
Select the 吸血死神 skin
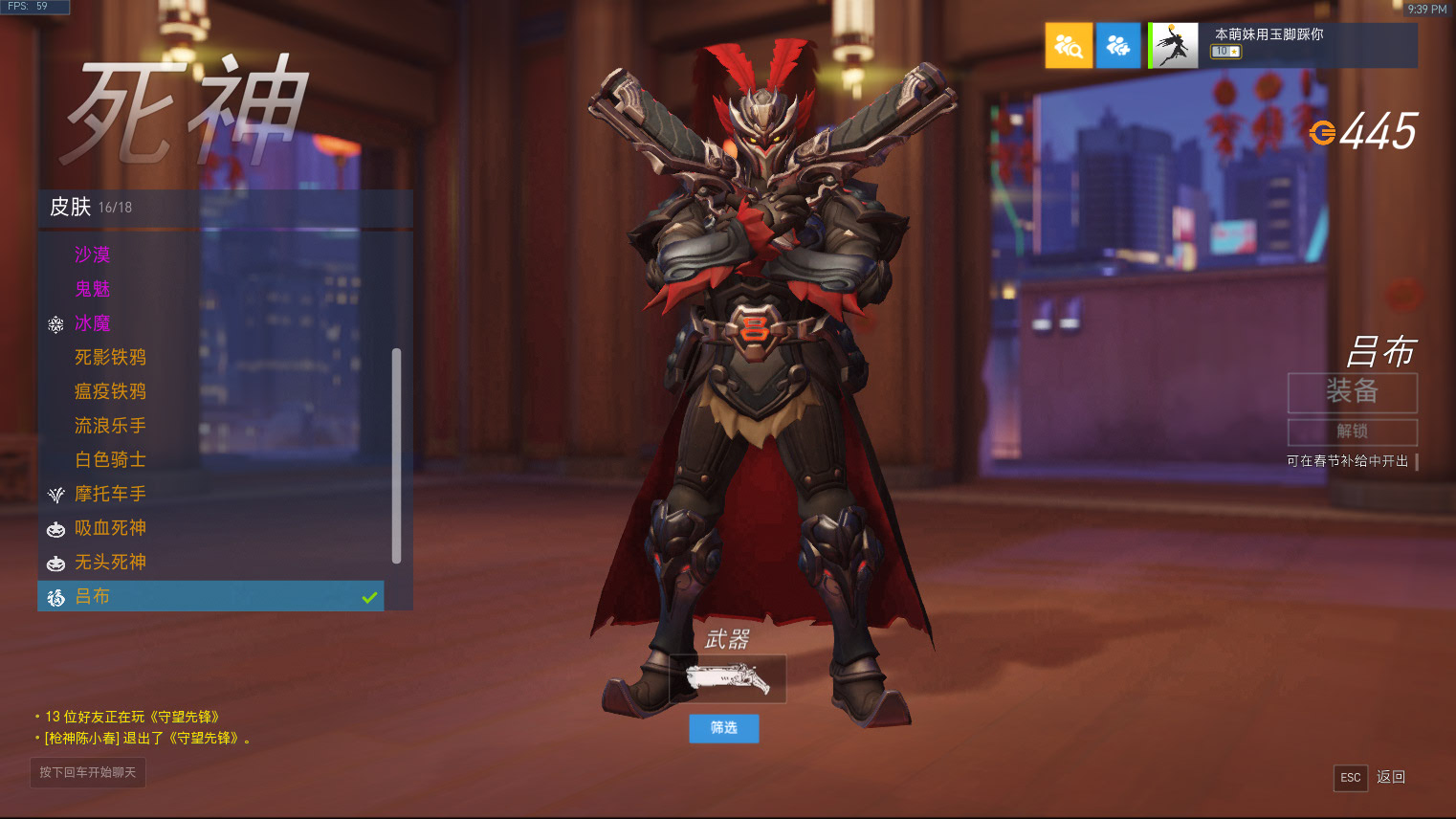click(110, 528)
